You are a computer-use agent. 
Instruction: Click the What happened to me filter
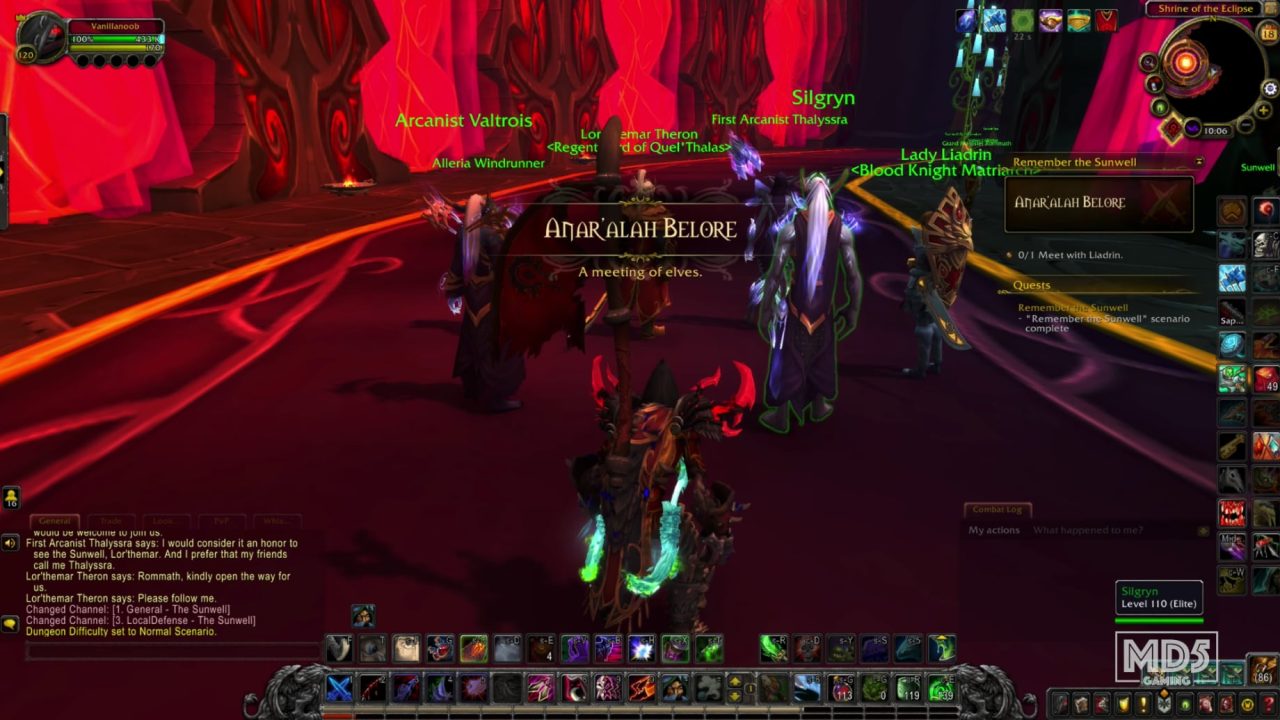(1090, 529)
